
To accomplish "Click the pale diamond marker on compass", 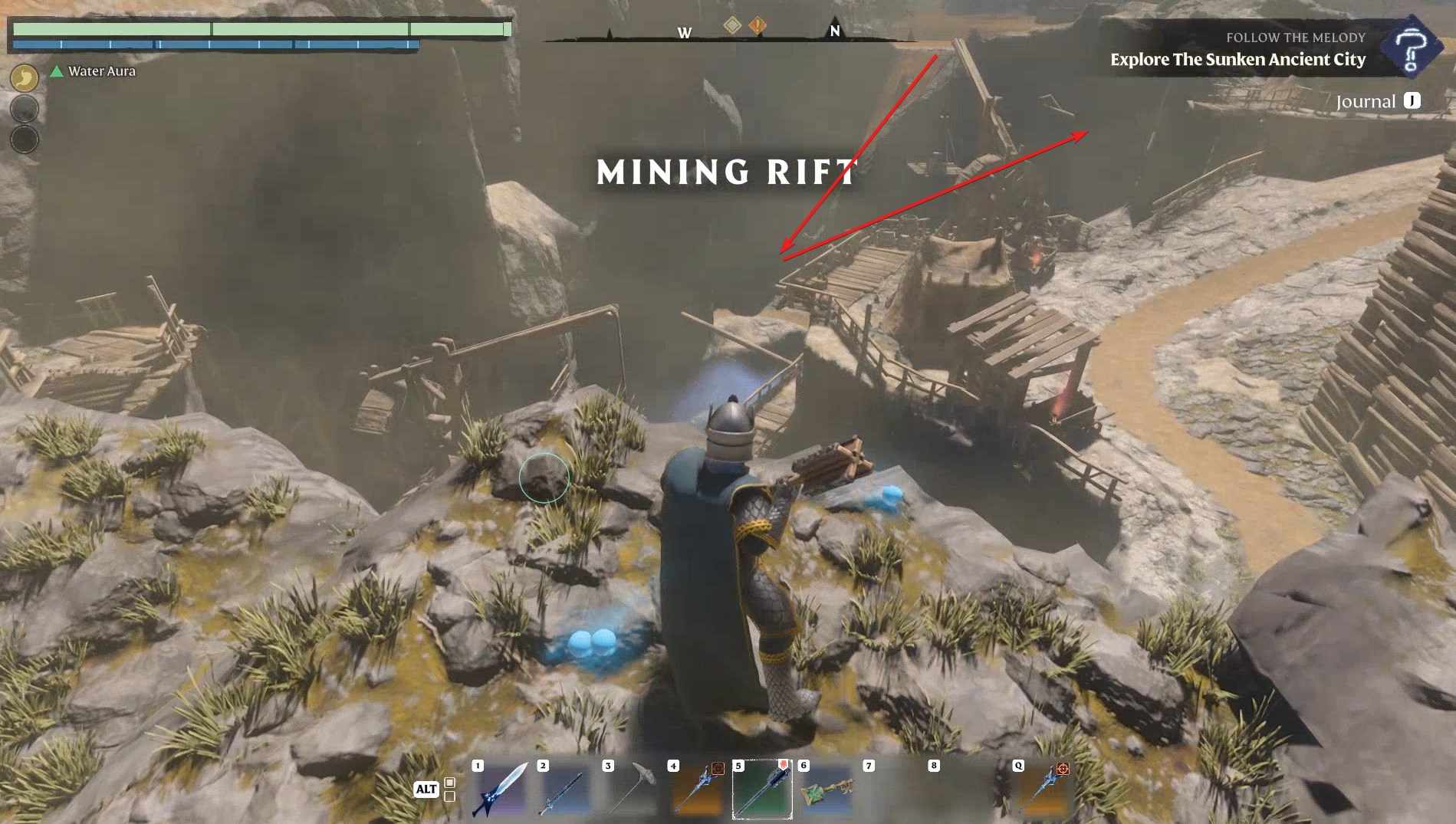I will (x=732, y=25).
